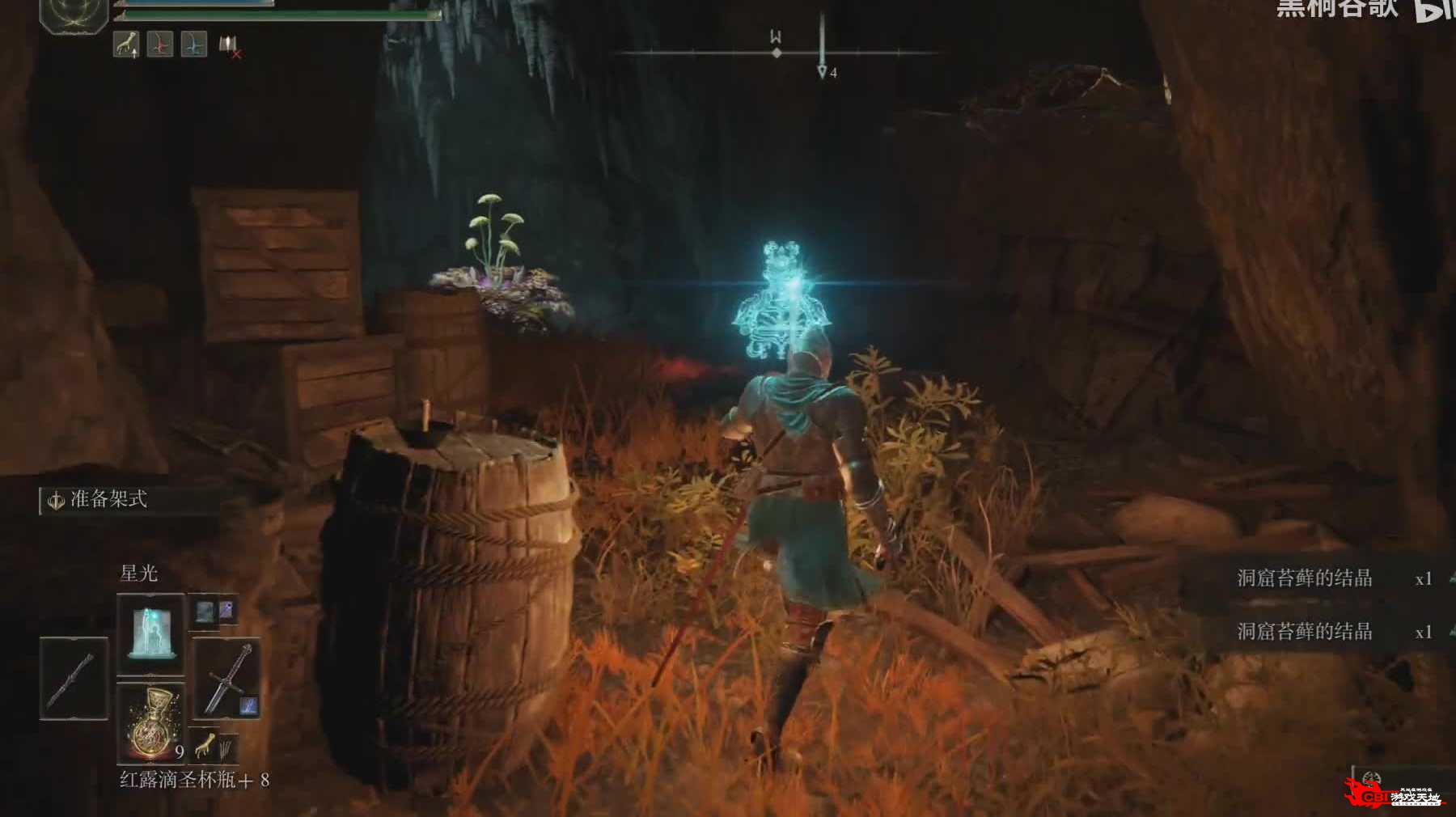Click the red status effect icon
Screen dimensions: 1456x817
click(x=160, y=44)
